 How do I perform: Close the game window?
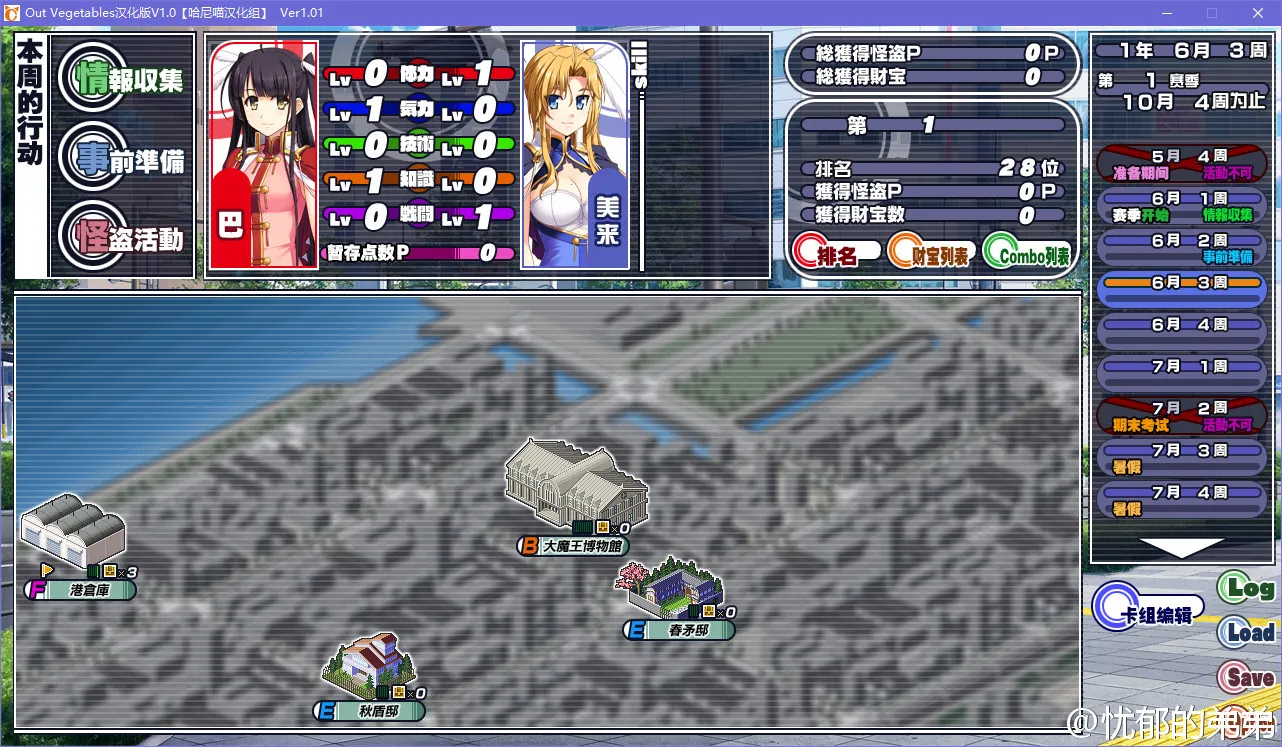point(1257,13)
